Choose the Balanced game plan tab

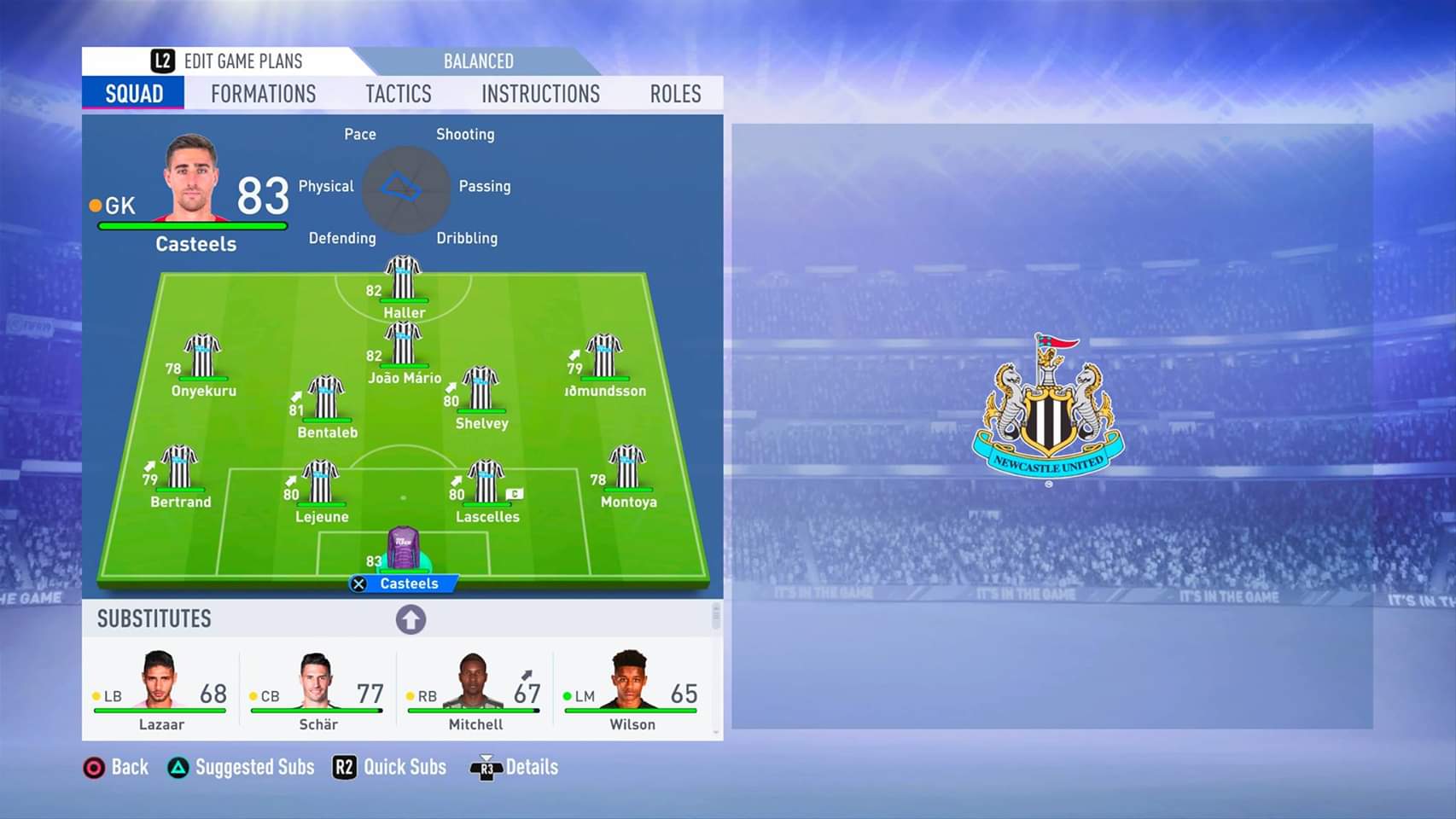click(478, 61)
